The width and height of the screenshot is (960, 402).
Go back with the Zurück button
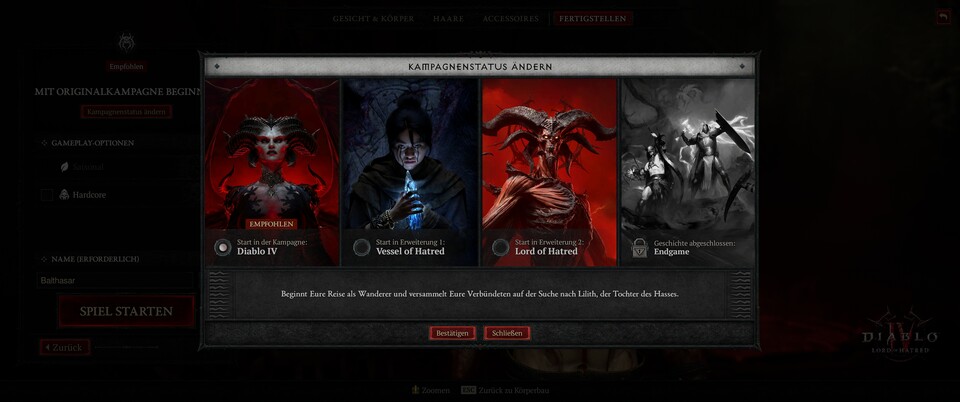[x=66, y=347]
